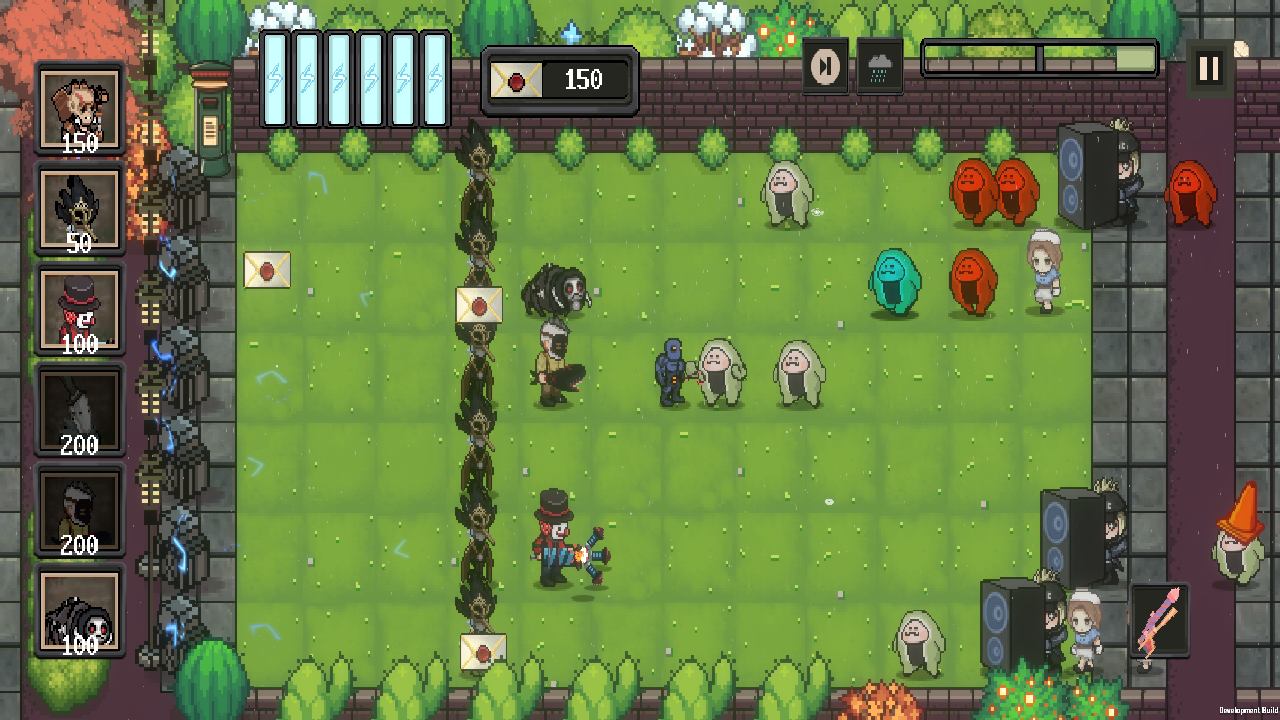
Task: Choose the grey-haired masked unit card
Action: [x=79, y=510]
